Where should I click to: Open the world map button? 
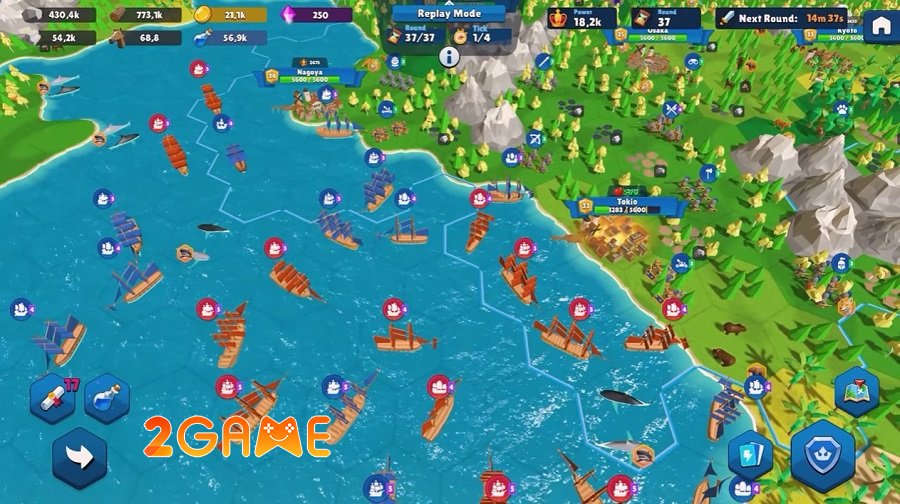click(x=855, y=391)
